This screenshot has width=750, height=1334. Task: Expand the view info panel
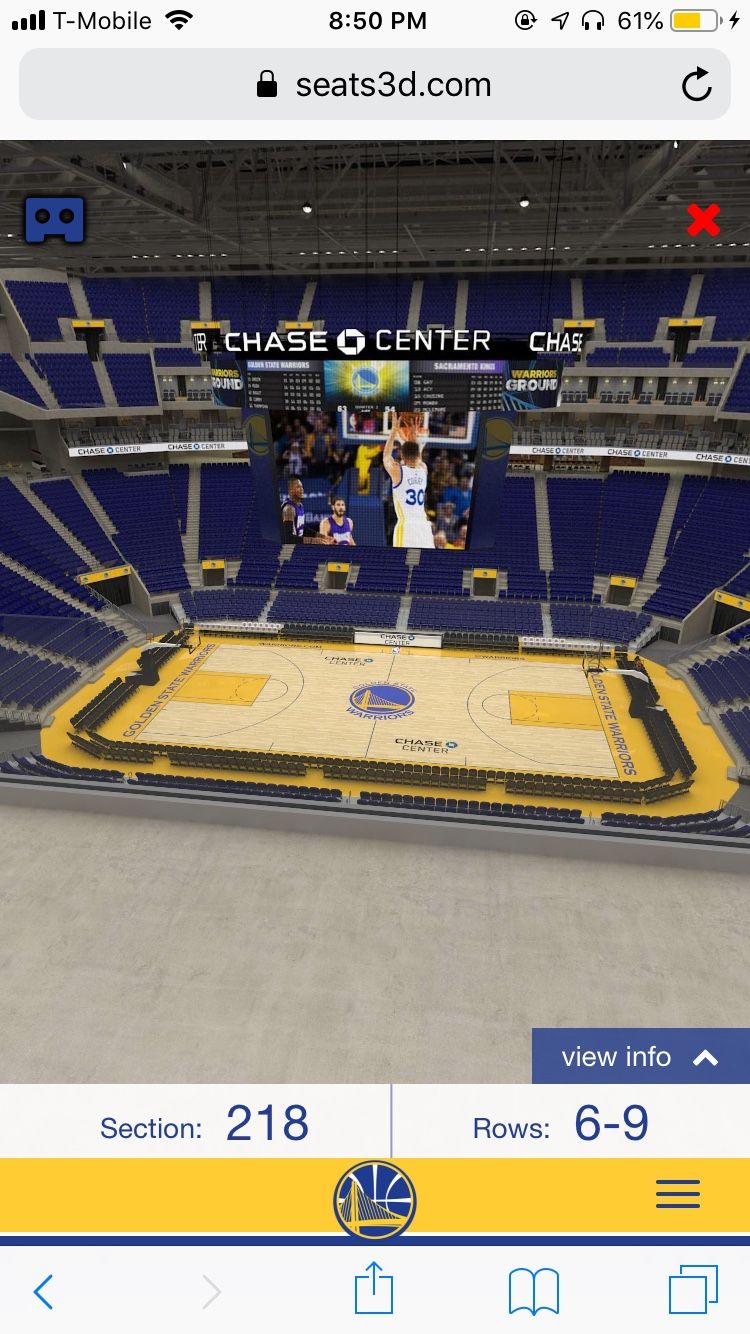click(640, 1057)
